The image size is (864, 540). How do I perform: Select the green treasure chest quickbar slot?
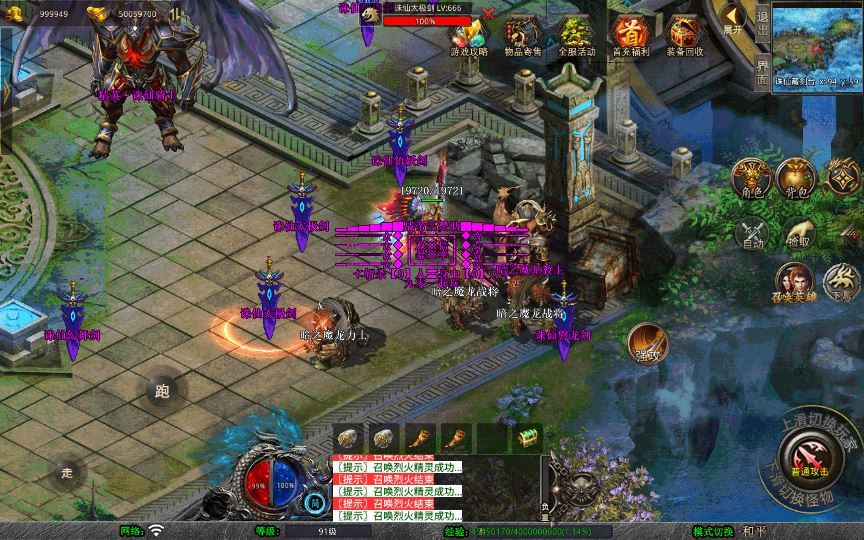(x=527, y=436)
